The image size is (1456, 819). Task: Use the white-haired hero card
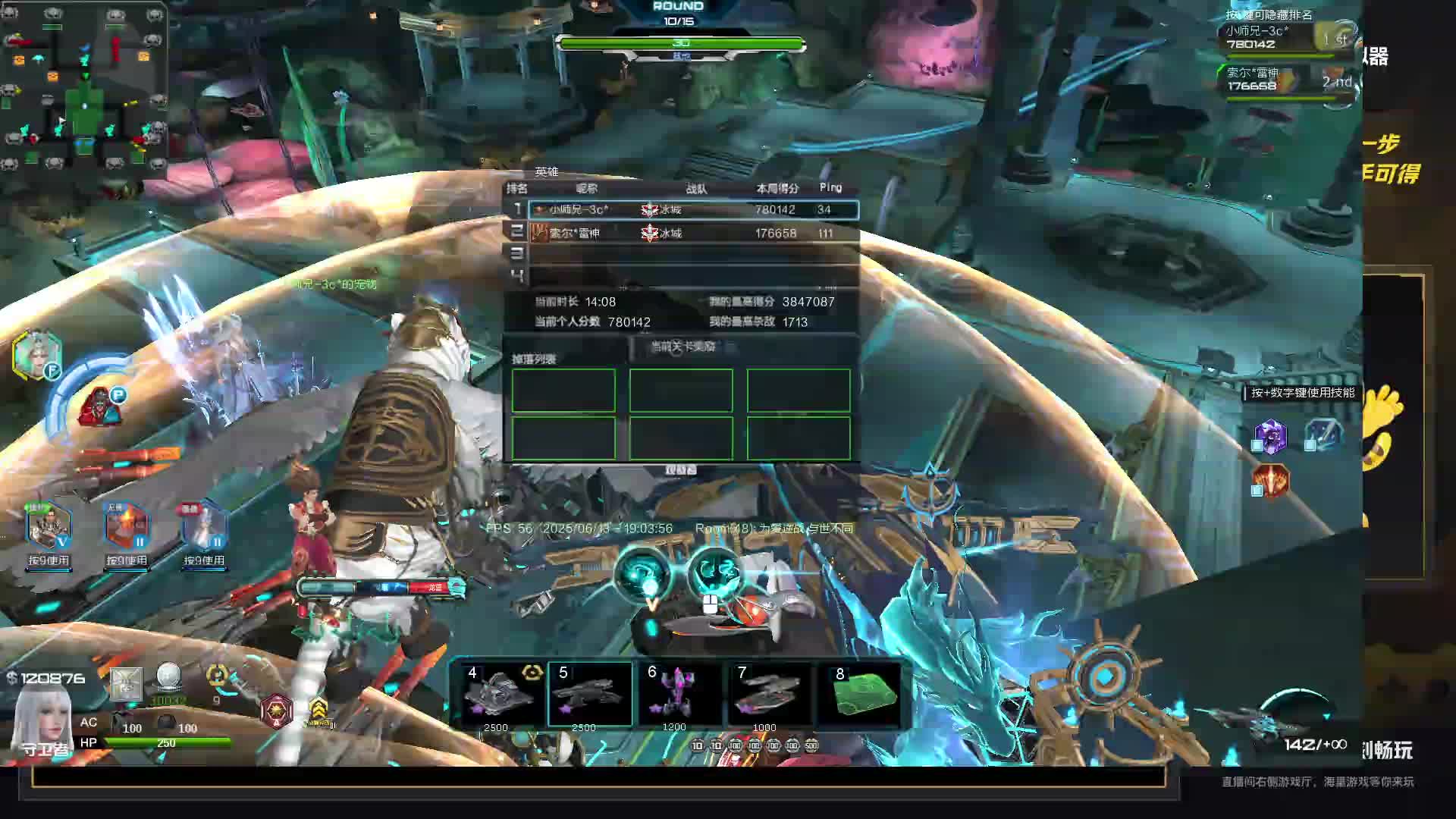(204, 526)
